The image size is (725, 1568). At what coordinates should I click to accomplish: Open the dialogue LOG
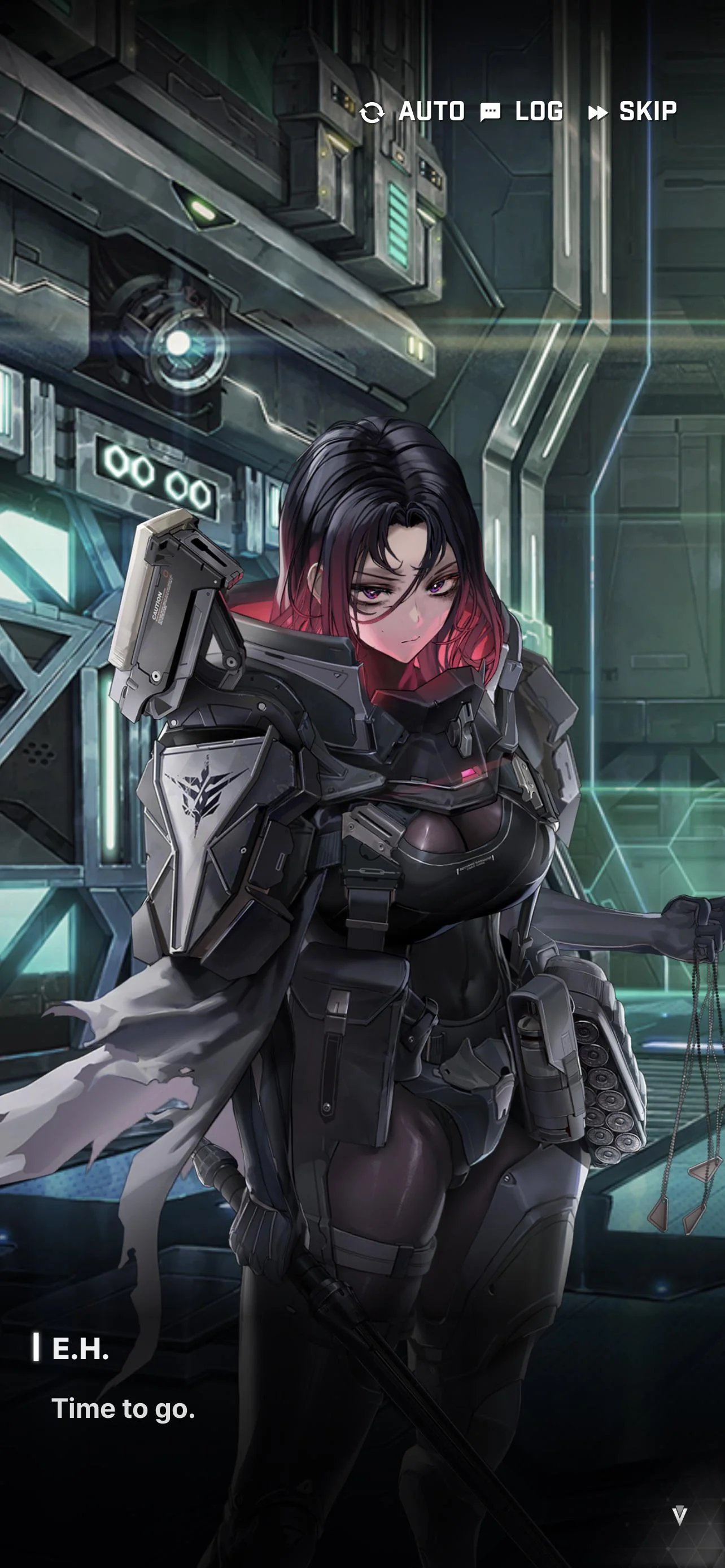point(522,112)
